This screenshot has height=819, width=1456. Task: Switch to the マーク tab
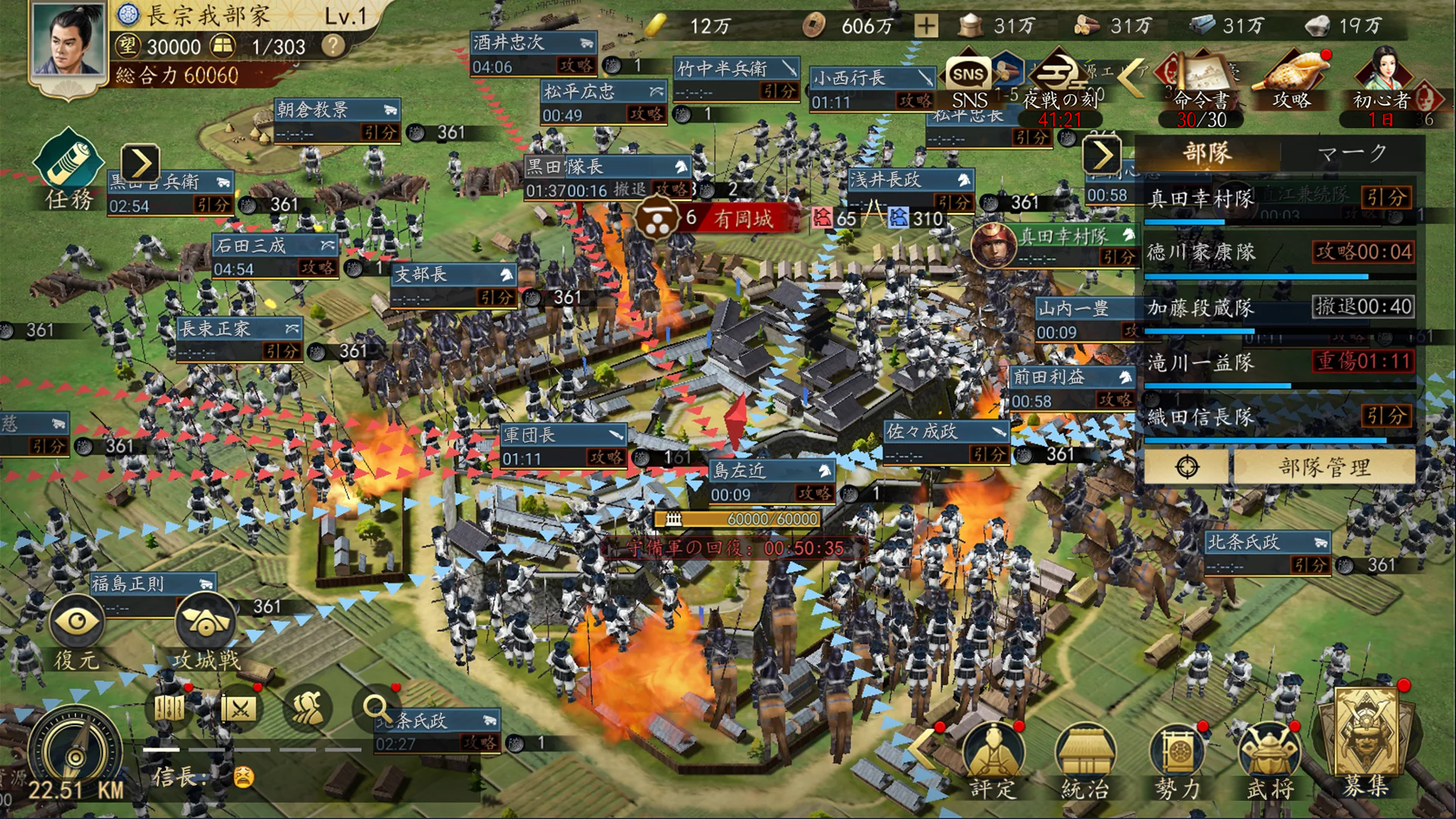(x=1352, y=154)
